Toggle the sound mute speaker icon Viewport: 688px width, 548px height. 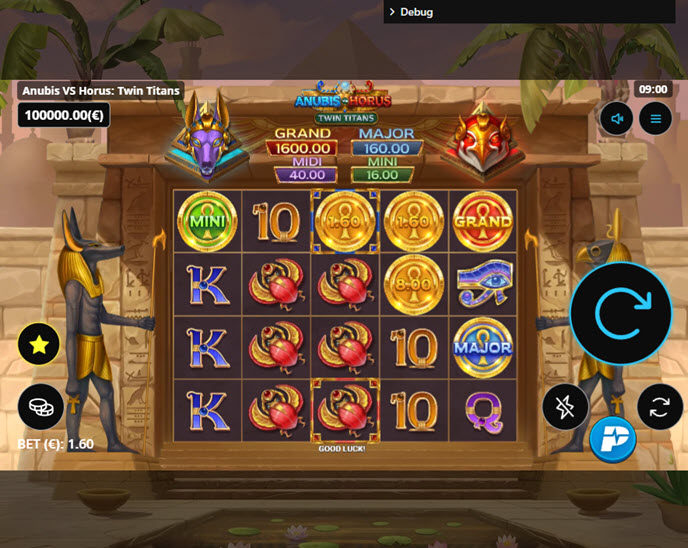click(617, 120)
